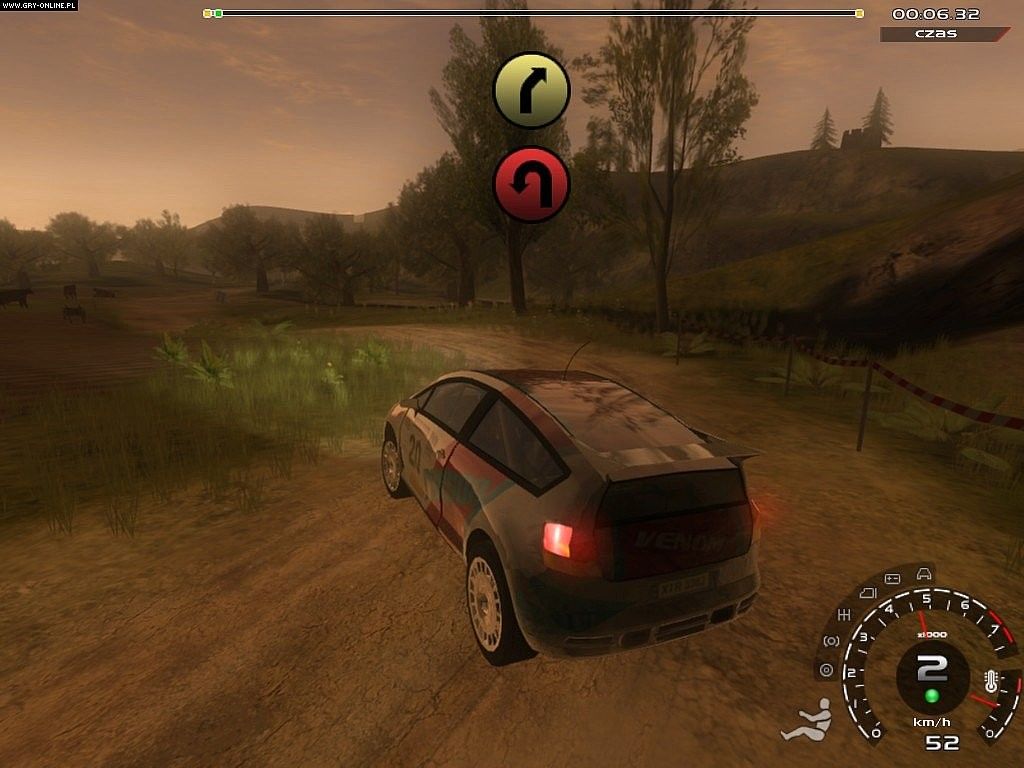Image resolution: width=1024 pixels, height=768 pixels.
Task: Click the red U-turn pace note icon
Action: [x=531, y=185]
